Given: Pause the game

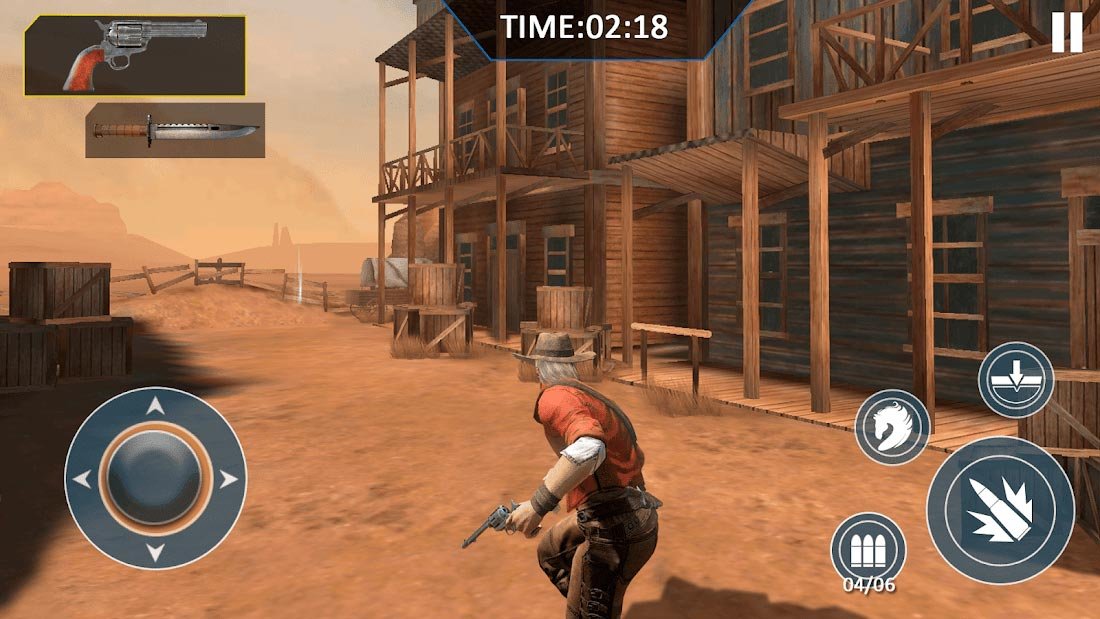Looking at the screenshot, I should [1067, 33].
